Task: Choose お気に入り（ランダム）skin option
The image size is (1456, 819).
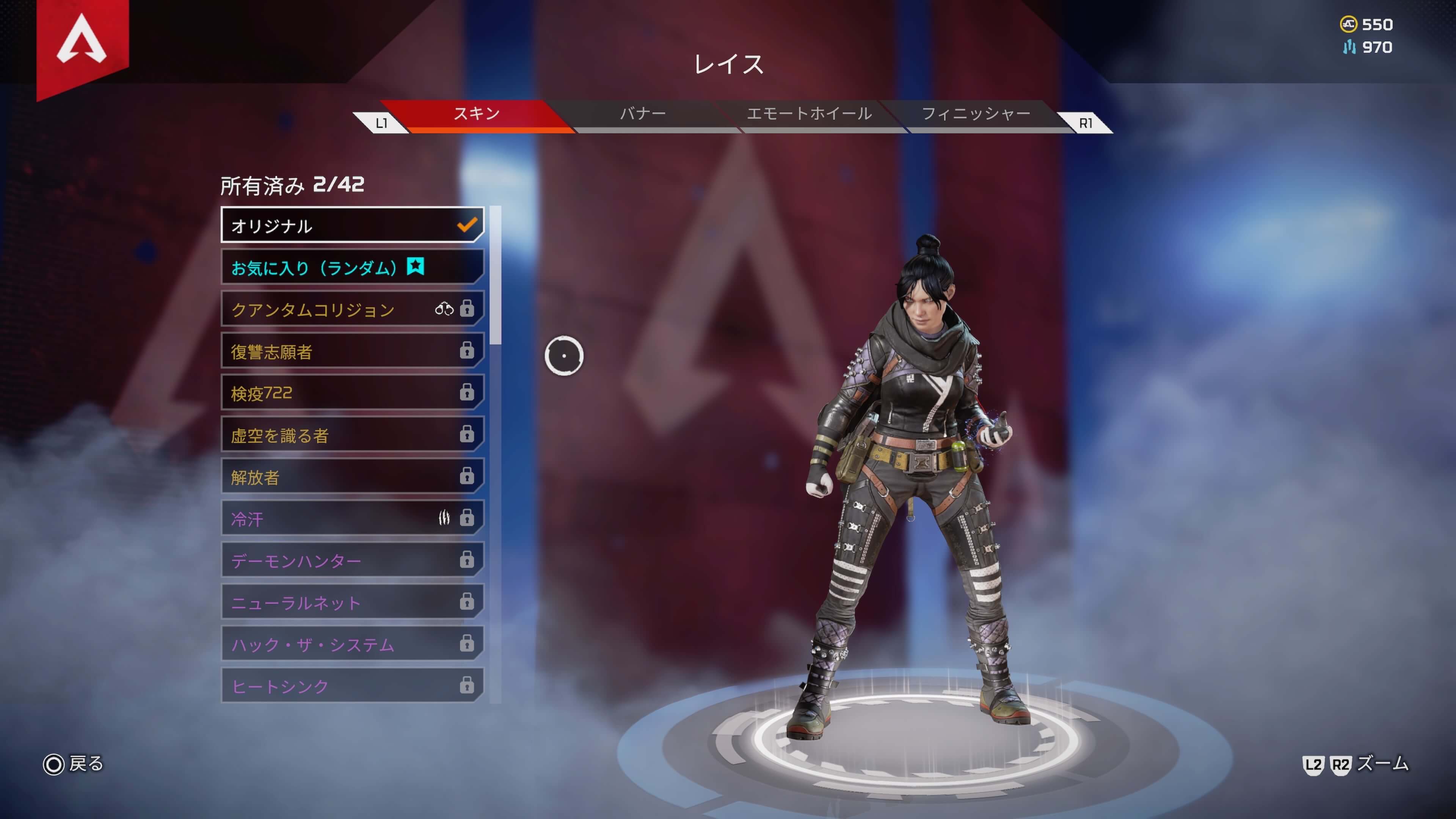Action: point(351,267)
